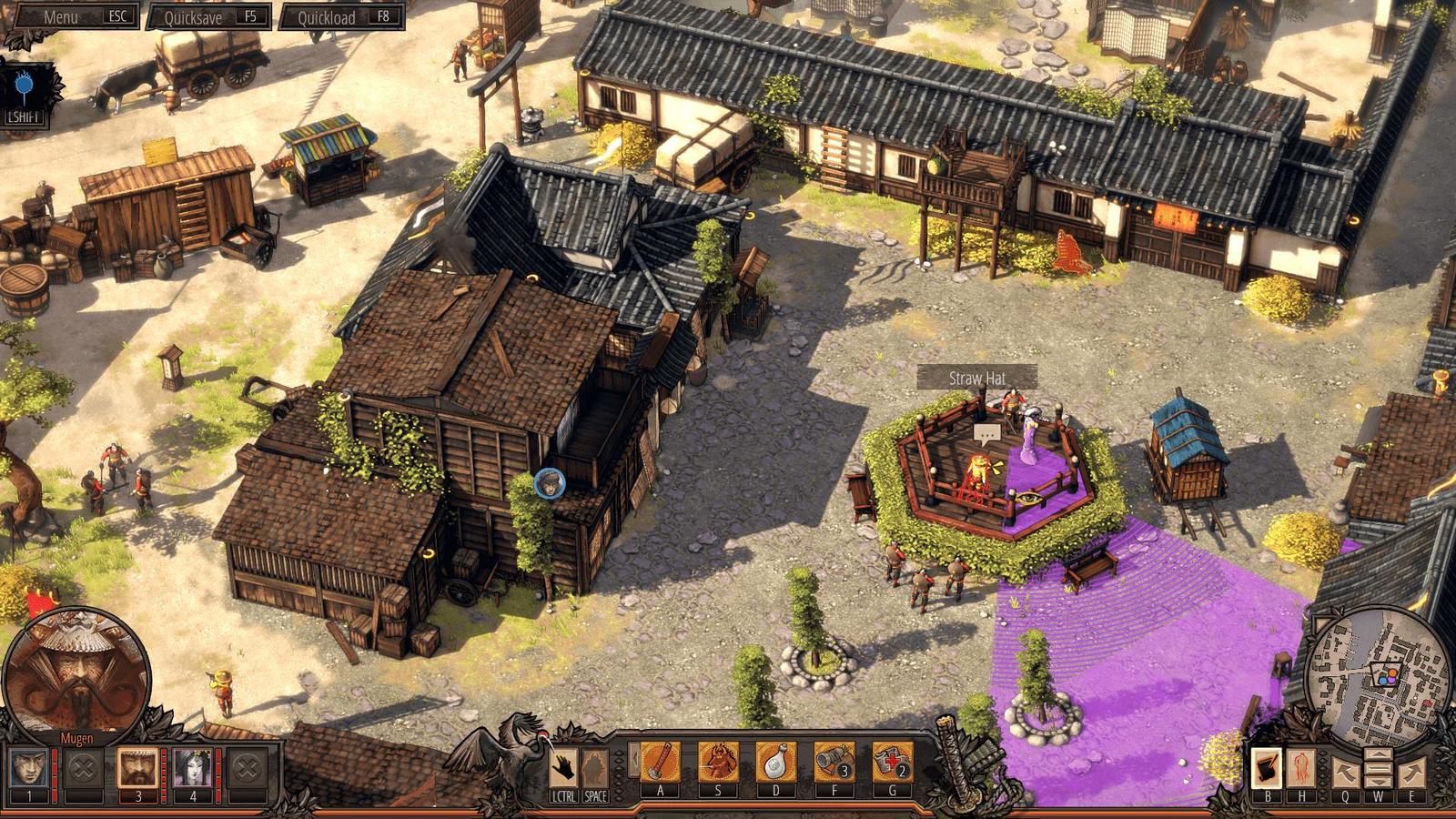Use the medkit with 2 charges
1456x819 pixels.
click(x=892, y=762)
